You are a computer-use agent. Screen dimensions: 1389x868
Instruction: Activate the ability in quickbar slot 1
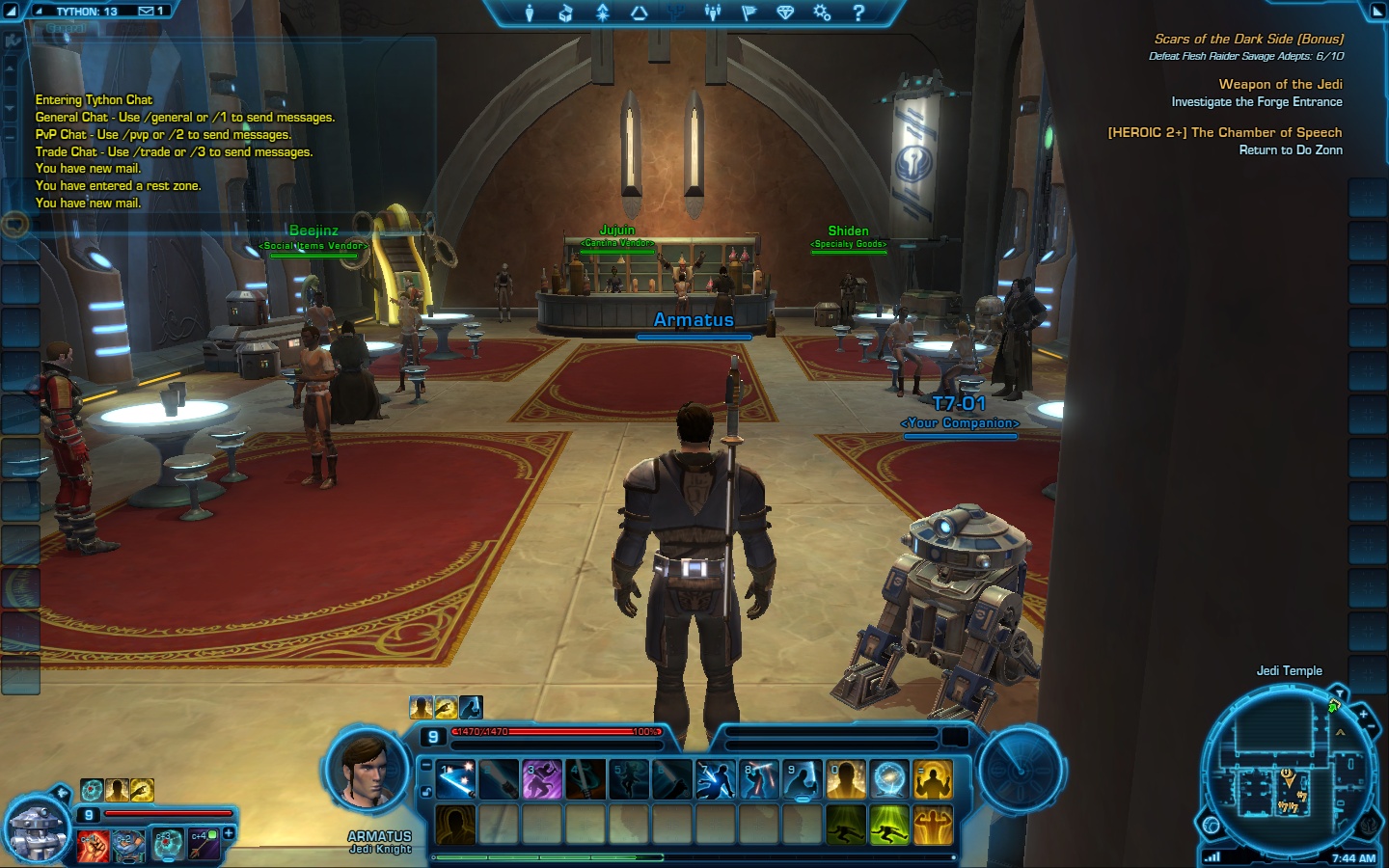455,780
